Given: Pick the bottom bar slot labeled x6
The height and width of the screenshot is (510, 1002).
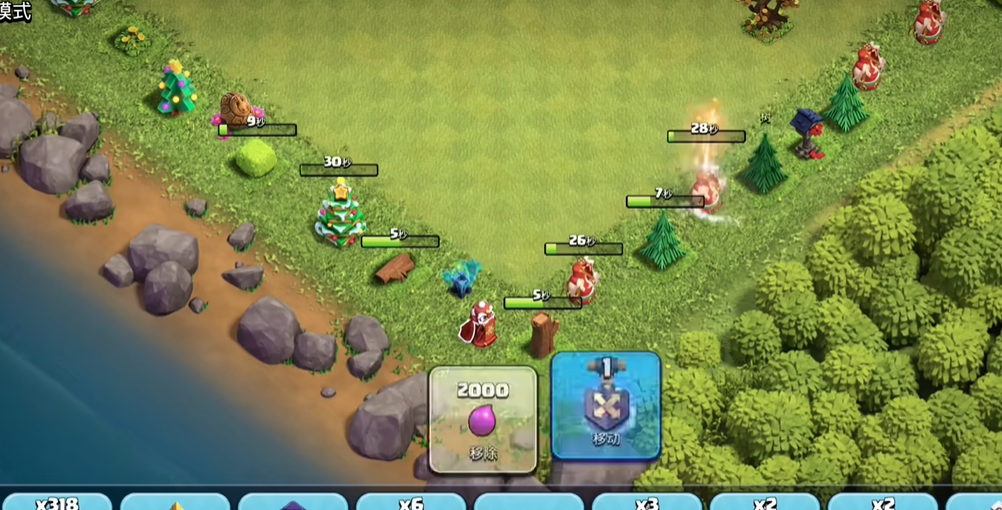Looking at the screenshot, I should coord(410,502).
